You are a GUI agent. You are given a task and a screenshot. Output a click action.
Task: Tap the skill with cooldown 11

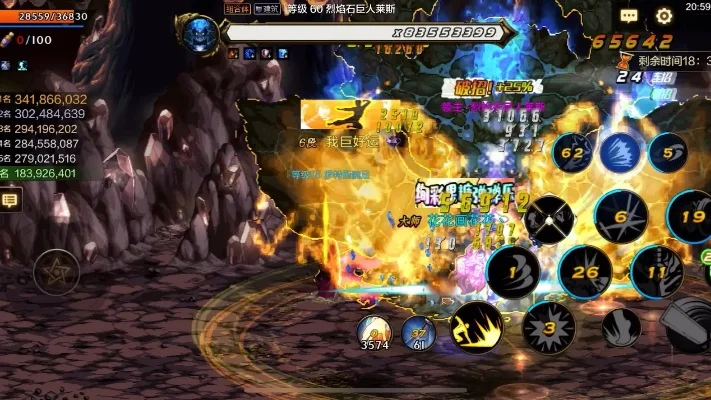[657, 272]
